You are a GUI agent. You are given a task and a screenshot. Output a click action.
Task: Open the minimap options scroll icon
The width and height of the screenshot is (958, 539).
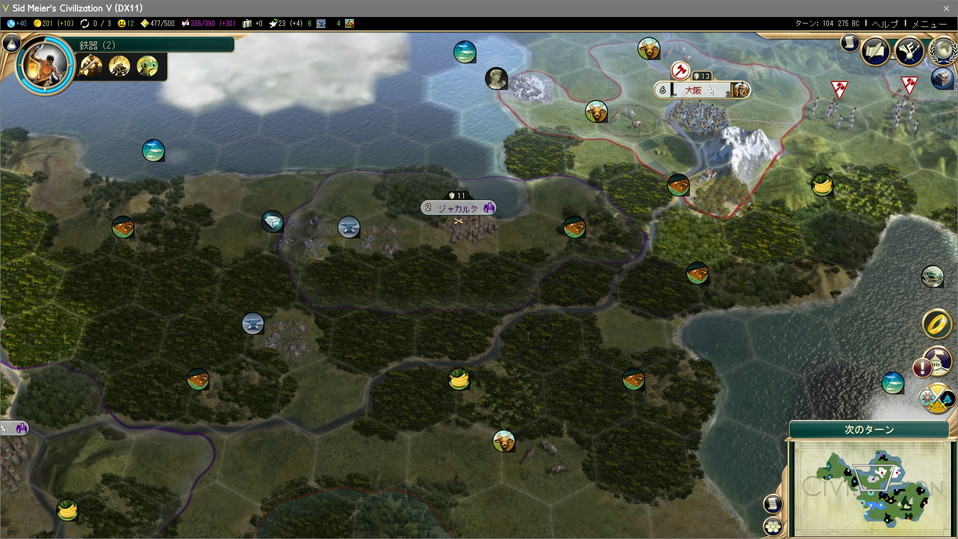click(773, 504)
